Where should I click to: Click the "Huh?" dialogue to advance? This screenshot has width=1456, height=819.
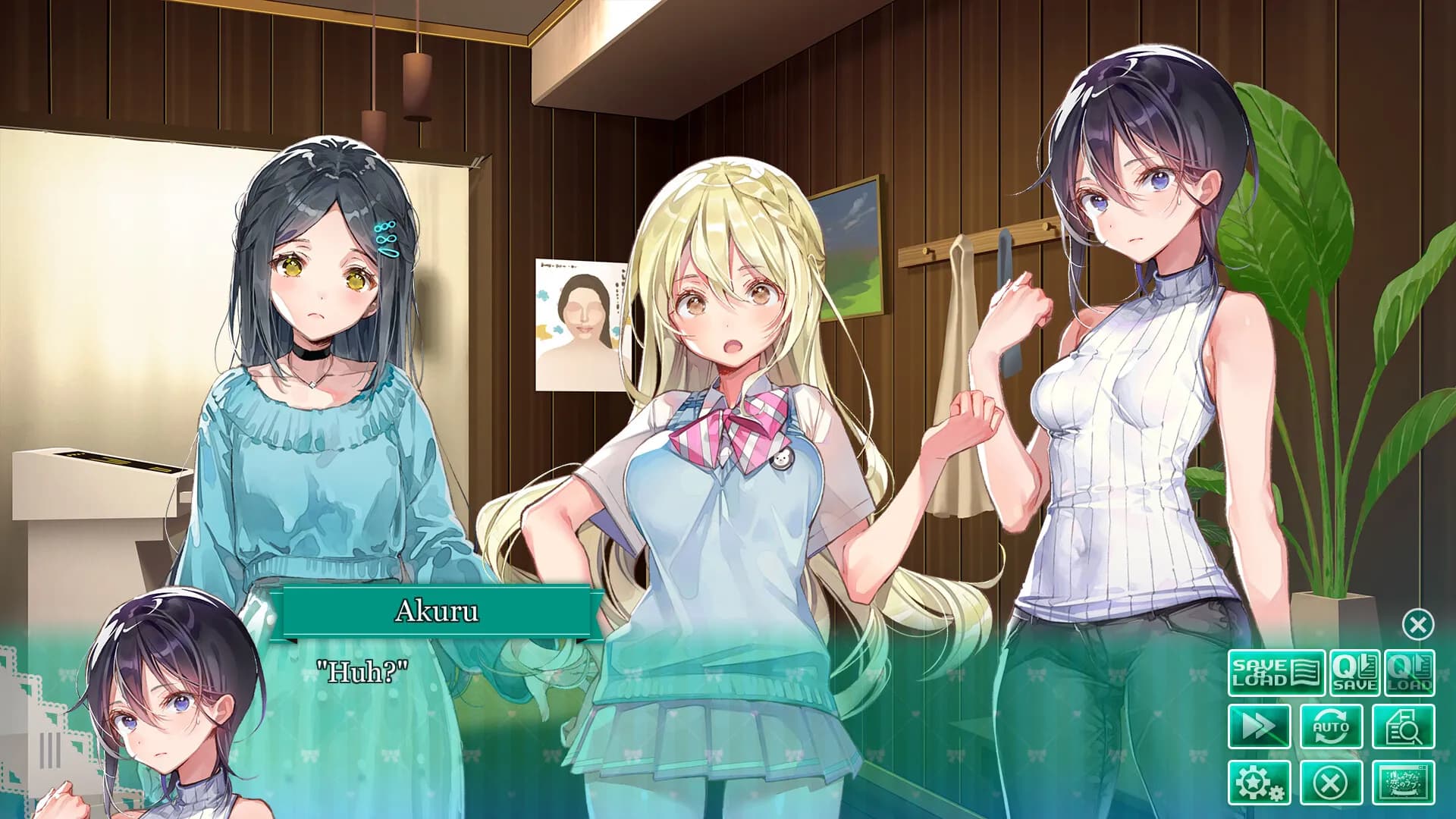pos(364,670)
